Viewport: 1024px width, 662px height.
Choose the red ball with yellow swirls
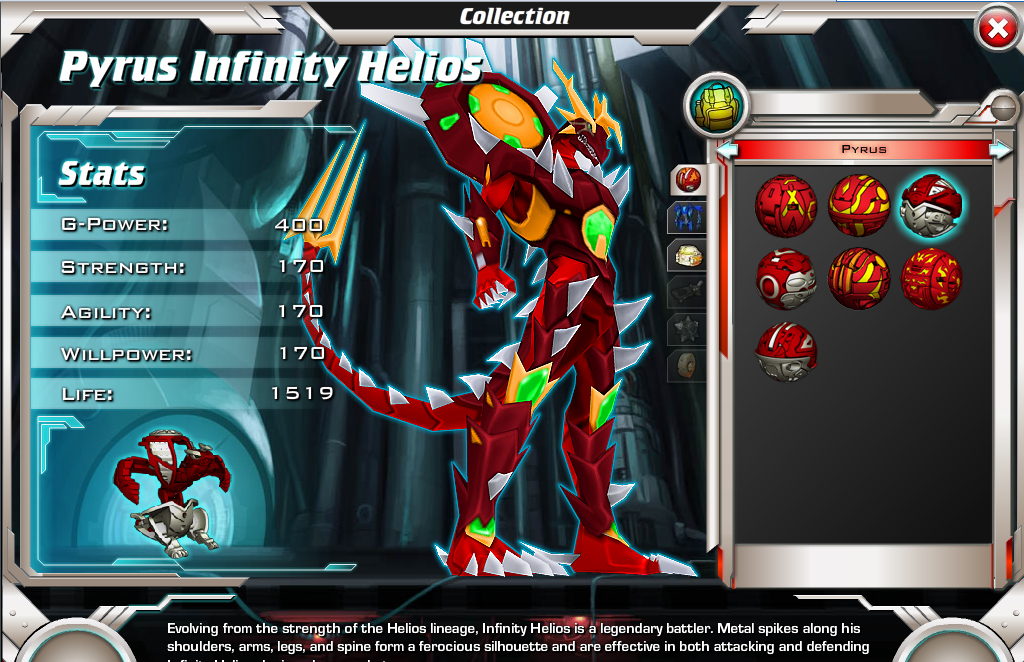859,205
